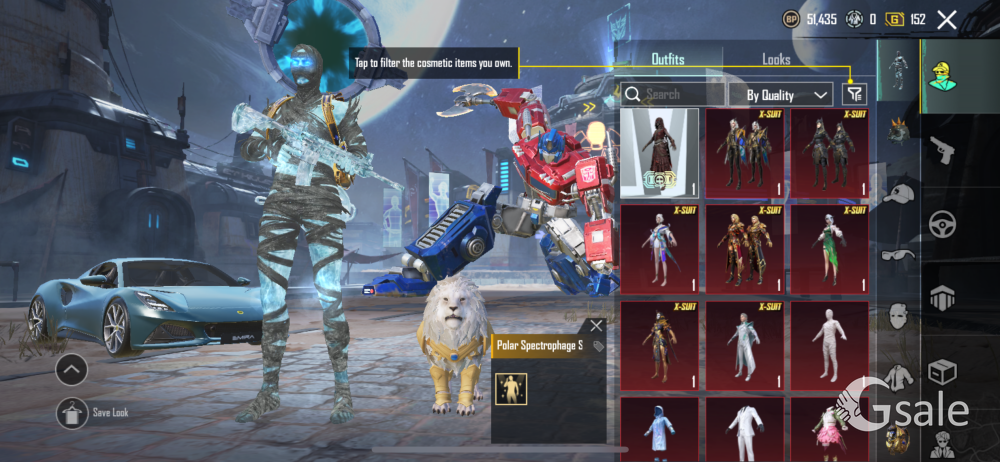The height and width of the screenshot is (462, 1000).
Task: Show the cap headwear subcategory
Action: click(x=899, y=193)
